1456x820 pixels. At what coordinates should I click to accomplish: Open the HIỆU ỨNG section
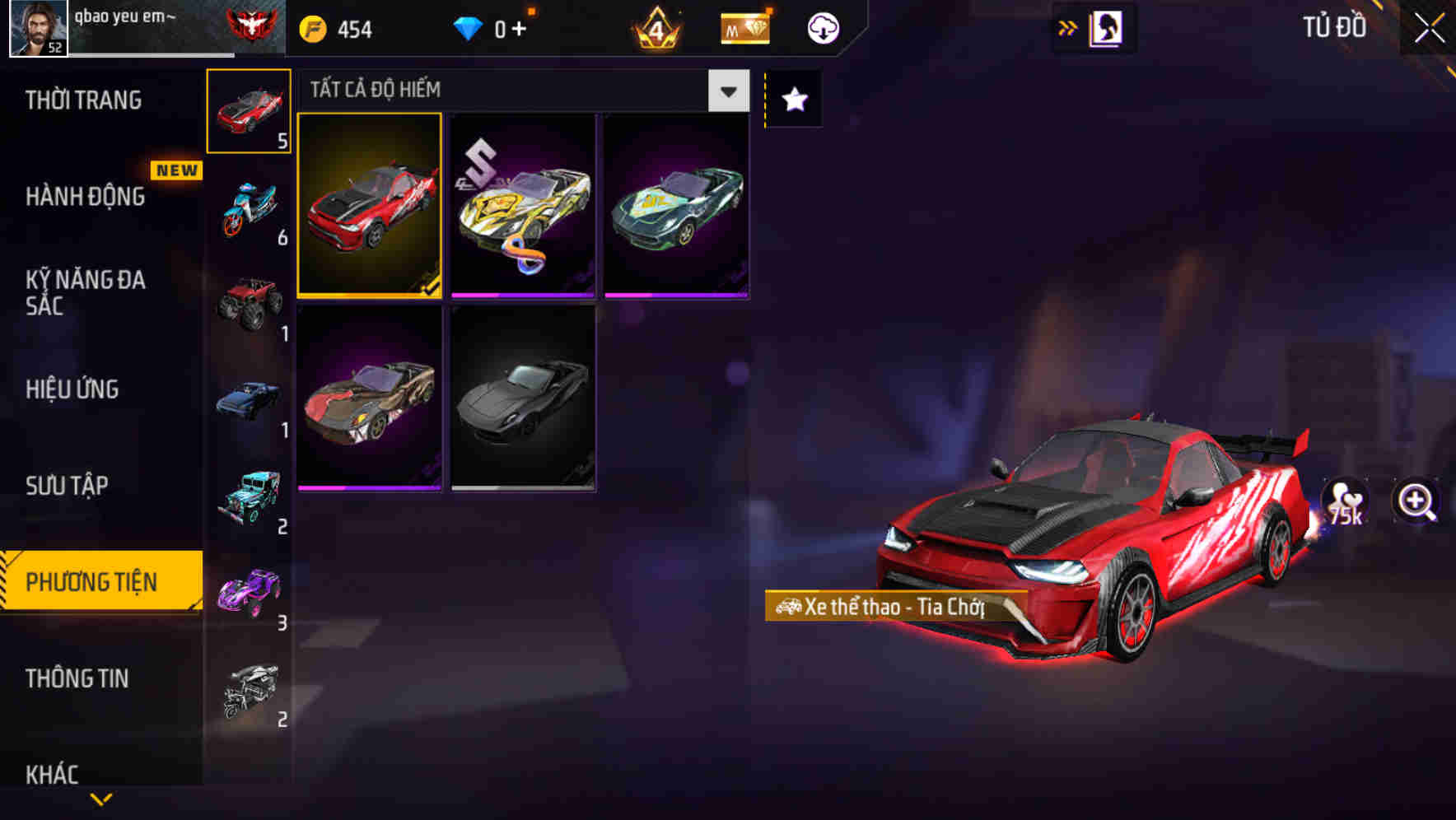tap(72, 389)
